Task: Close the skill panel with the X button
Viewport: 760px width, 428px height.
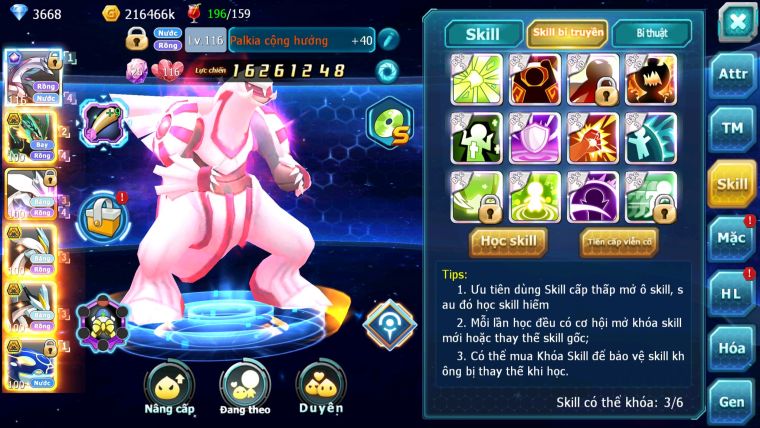Action: click(x=736, y=22)
